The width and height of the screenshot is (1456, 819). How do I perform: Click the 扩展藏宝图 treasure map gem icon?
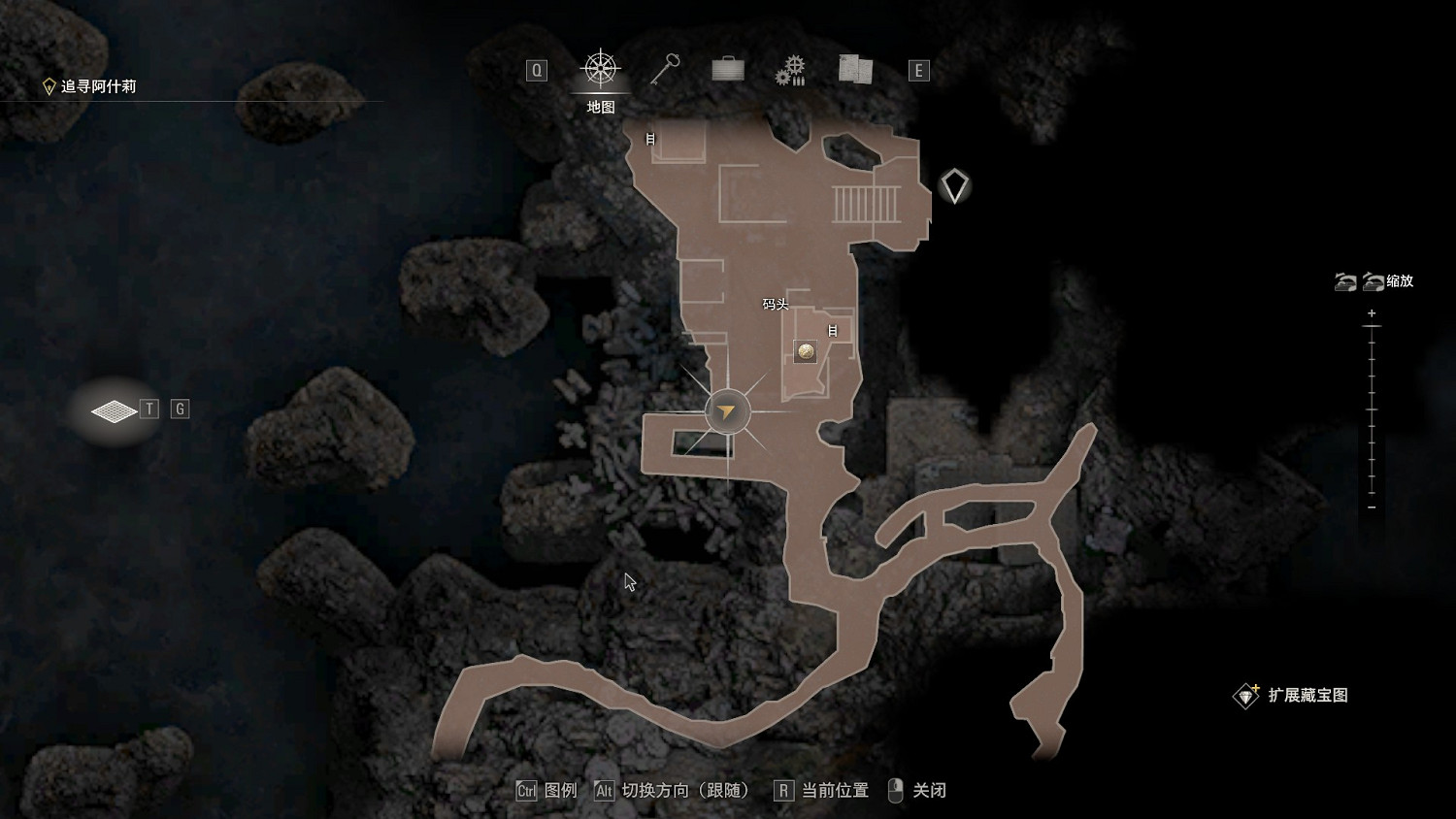tap(1246, 695)
